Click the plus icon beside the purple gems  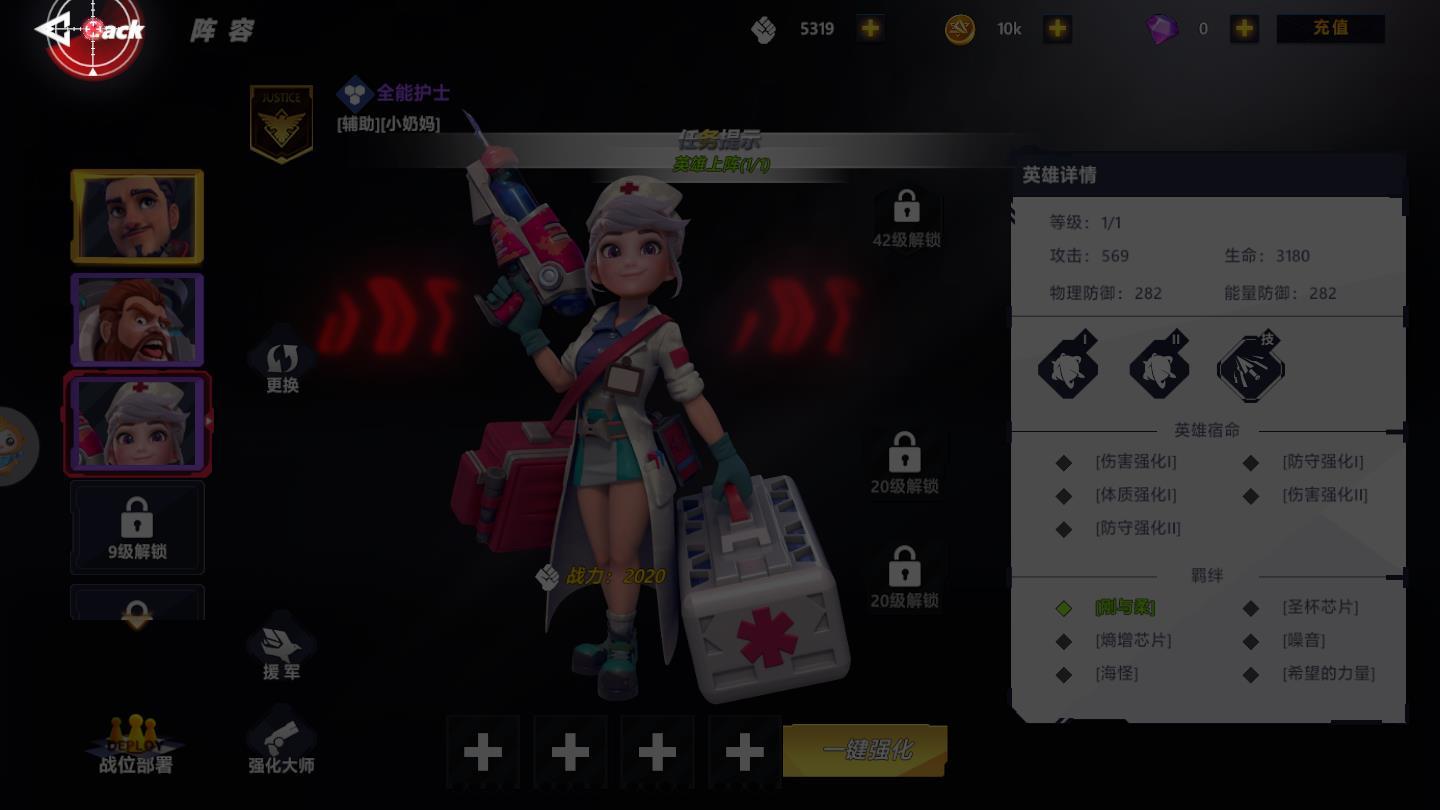coord(1244,29)
